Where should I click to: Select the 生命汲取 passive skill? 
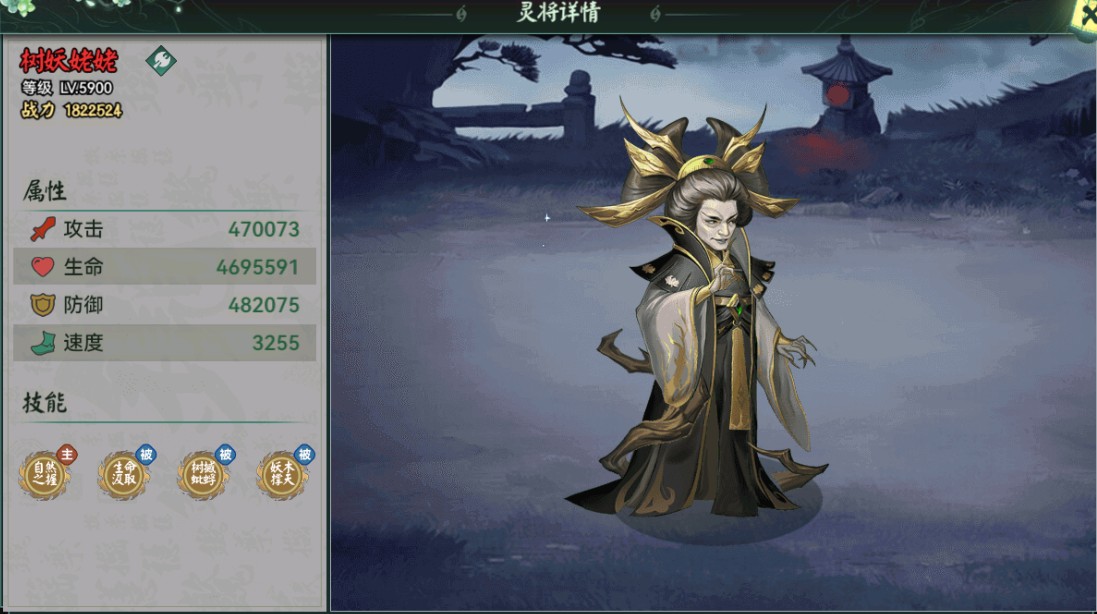124,474
